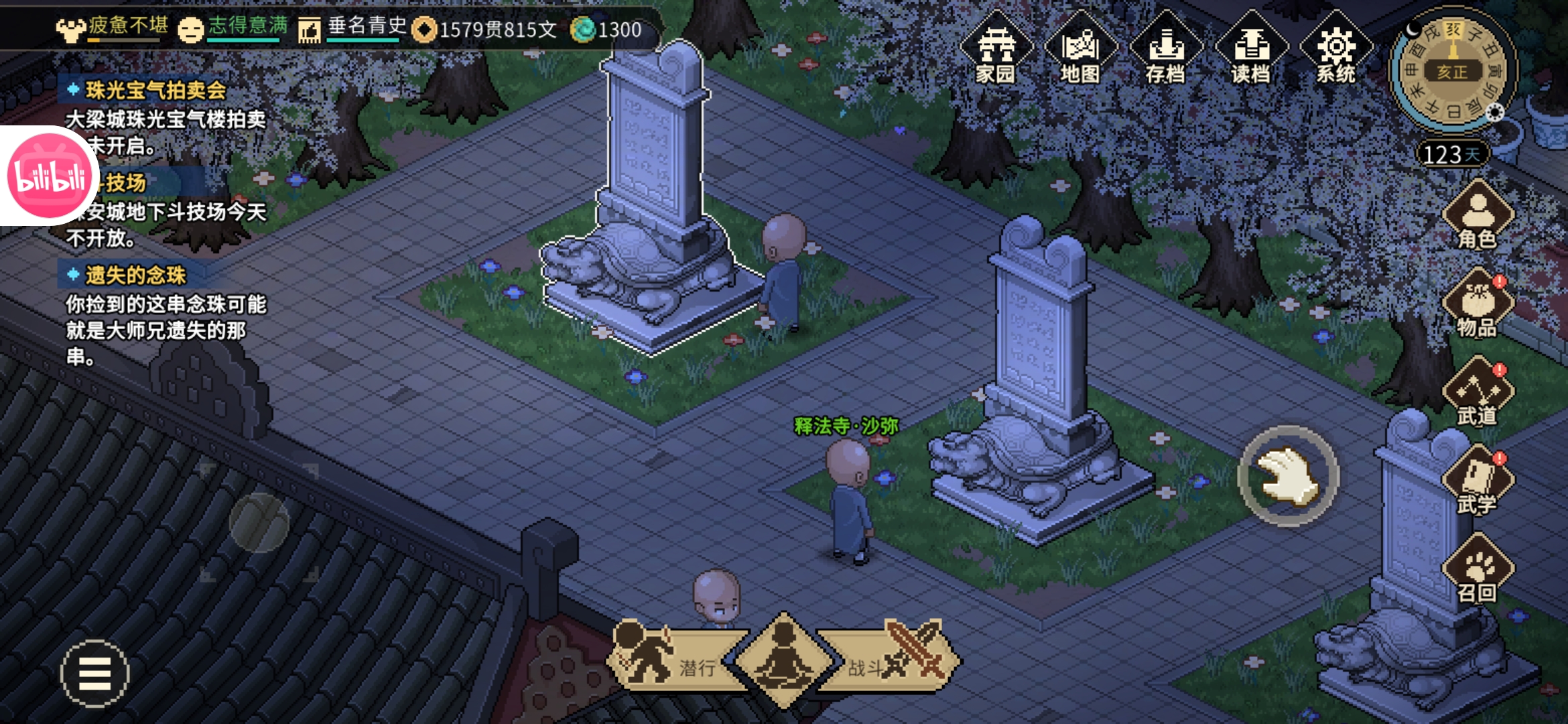Activate 潜行 stealth mode
Viewport: 1568px width, 724px height.
coord(670,660)
